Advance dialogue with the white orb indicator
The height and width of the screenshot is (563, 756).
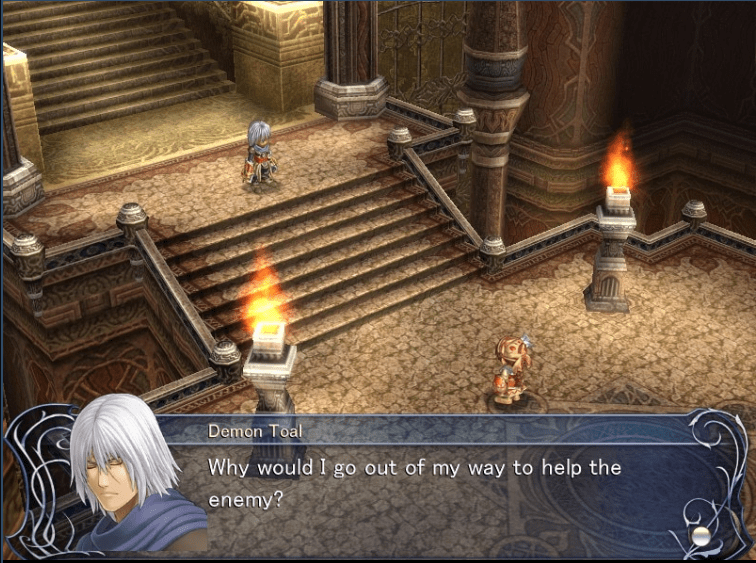(x=701, y=535)
